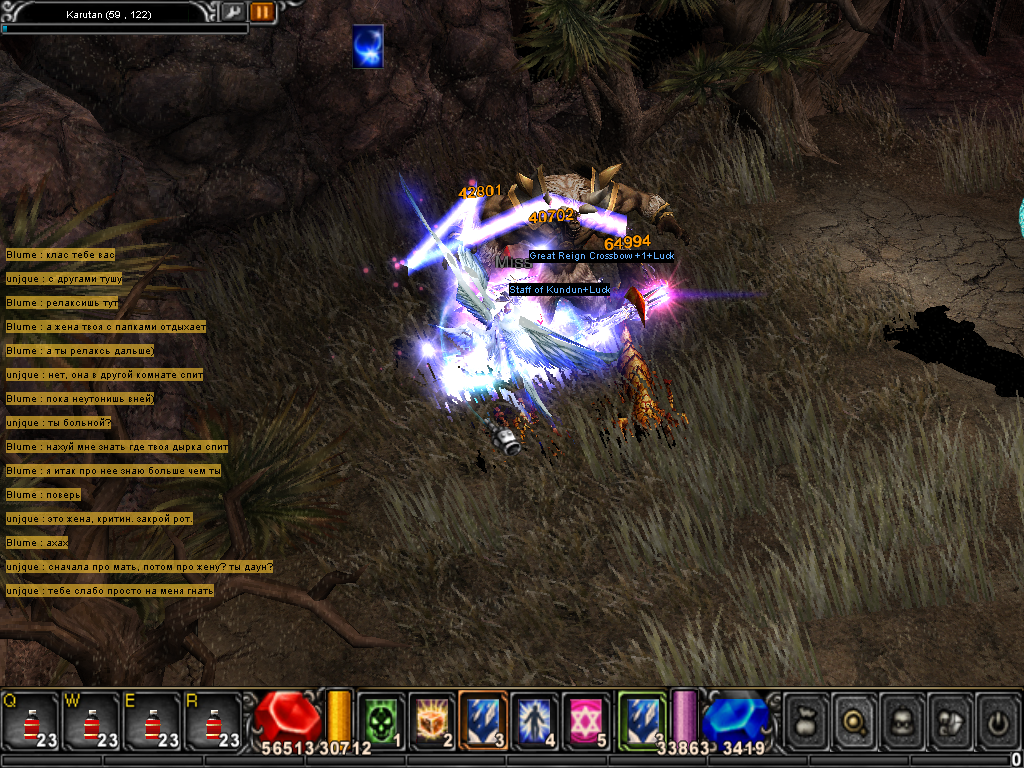This screenshot has width=1024, height=768.
Task: Open the character helmet menu button
Action: pyautogui.click(x=904, y=720)
